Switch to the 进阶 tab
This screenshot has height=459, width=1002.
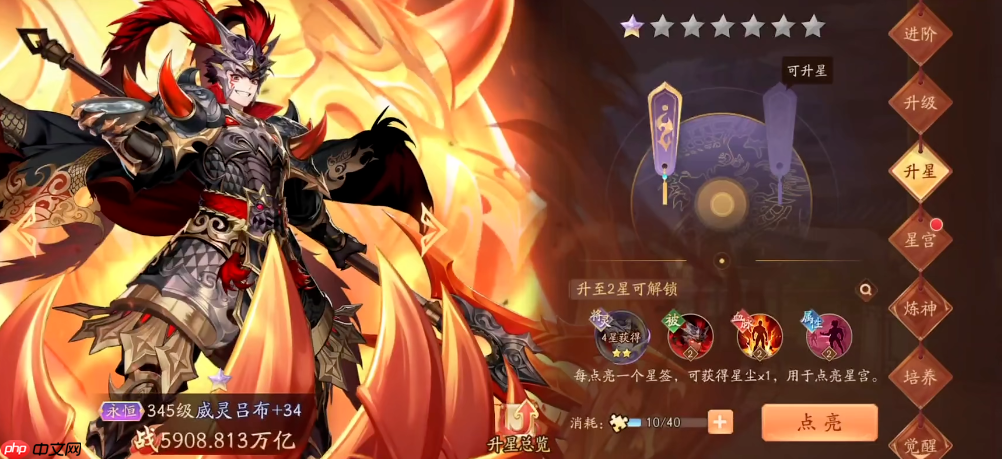(920, 33)
